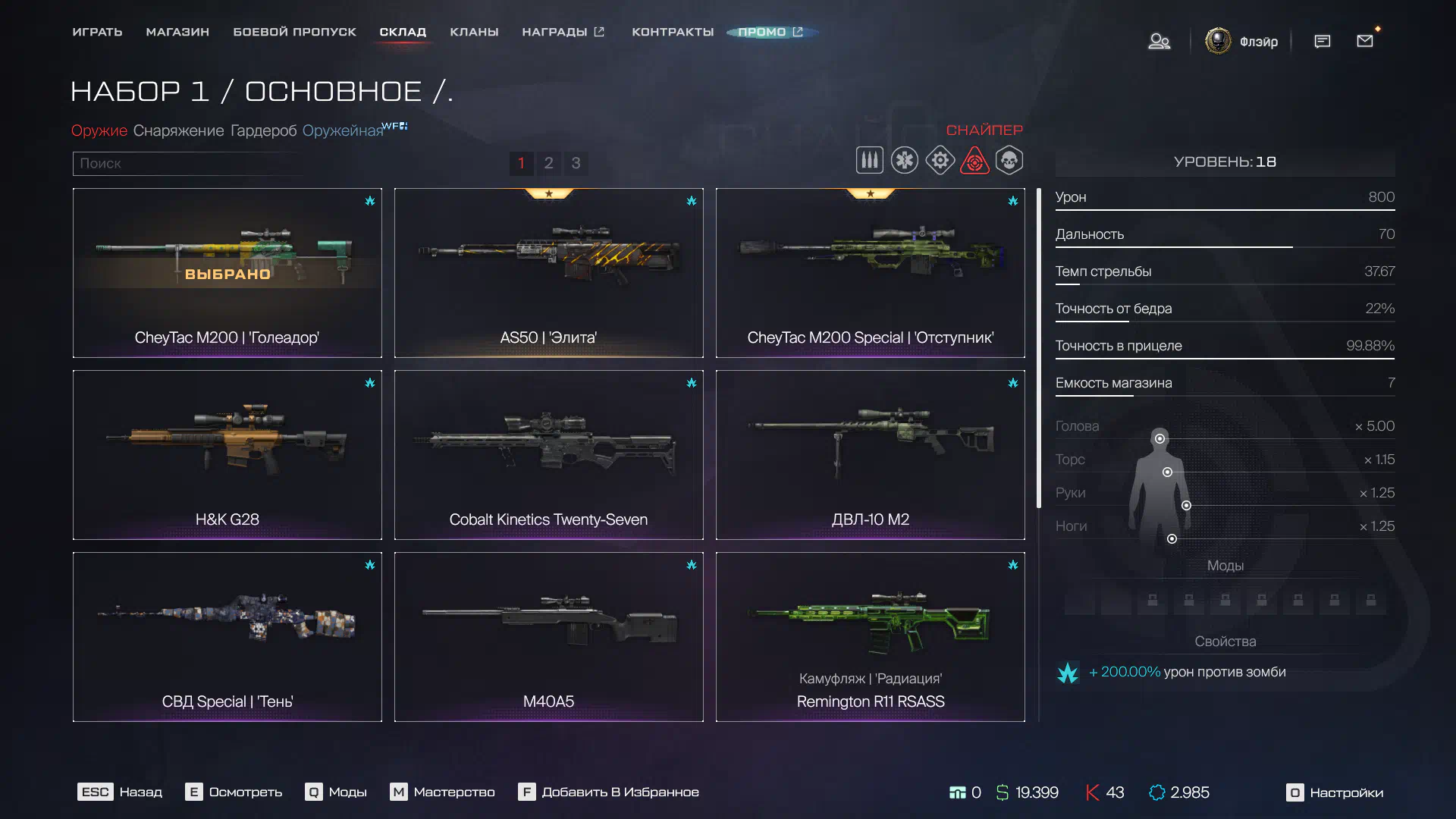The height and width of the screenshot is (819, 1456).
Task: Go to the ИГРАТЬ menu
Action: coord(97,32)
